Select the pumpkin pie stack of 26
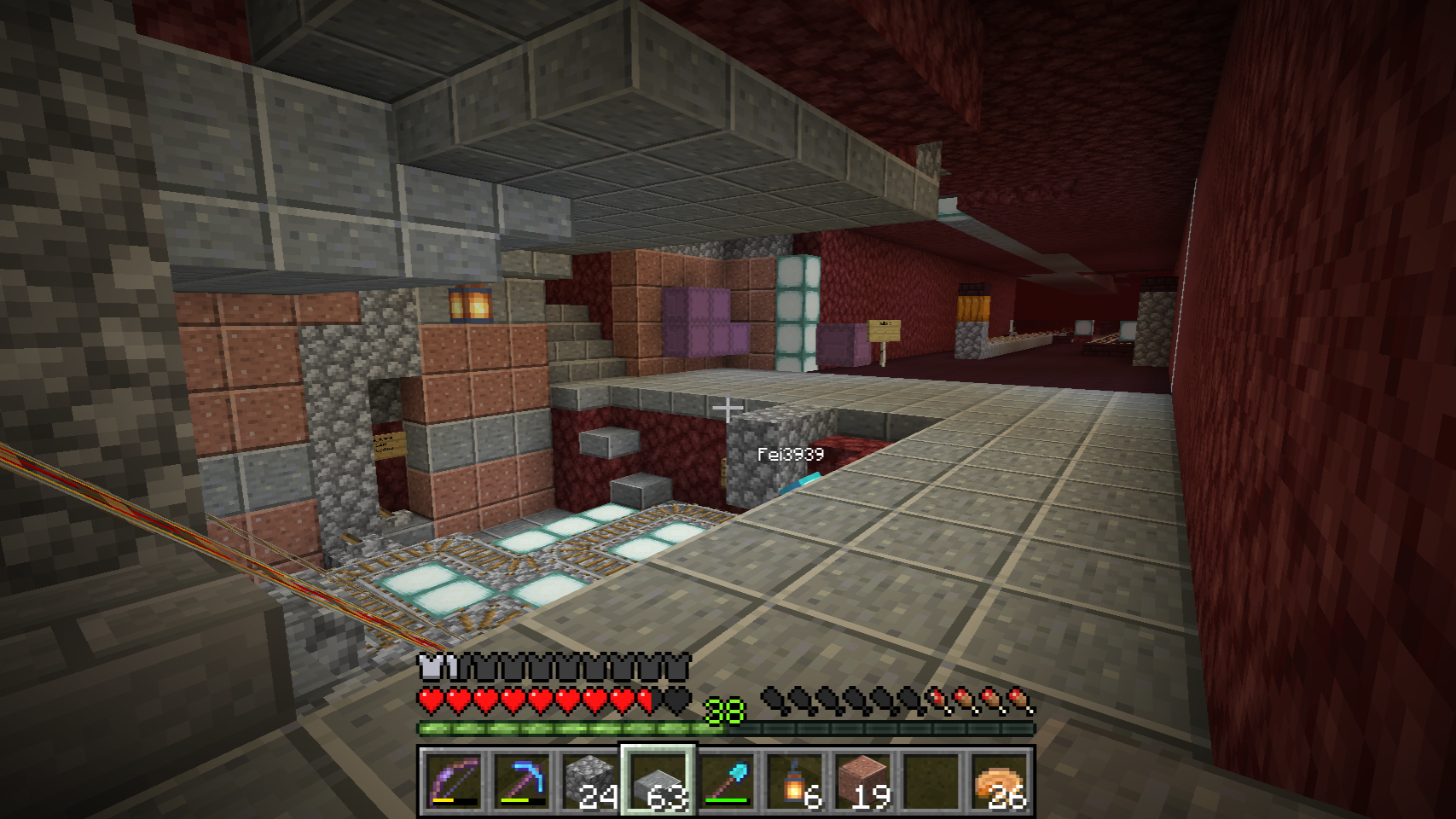 click(999, 780)
